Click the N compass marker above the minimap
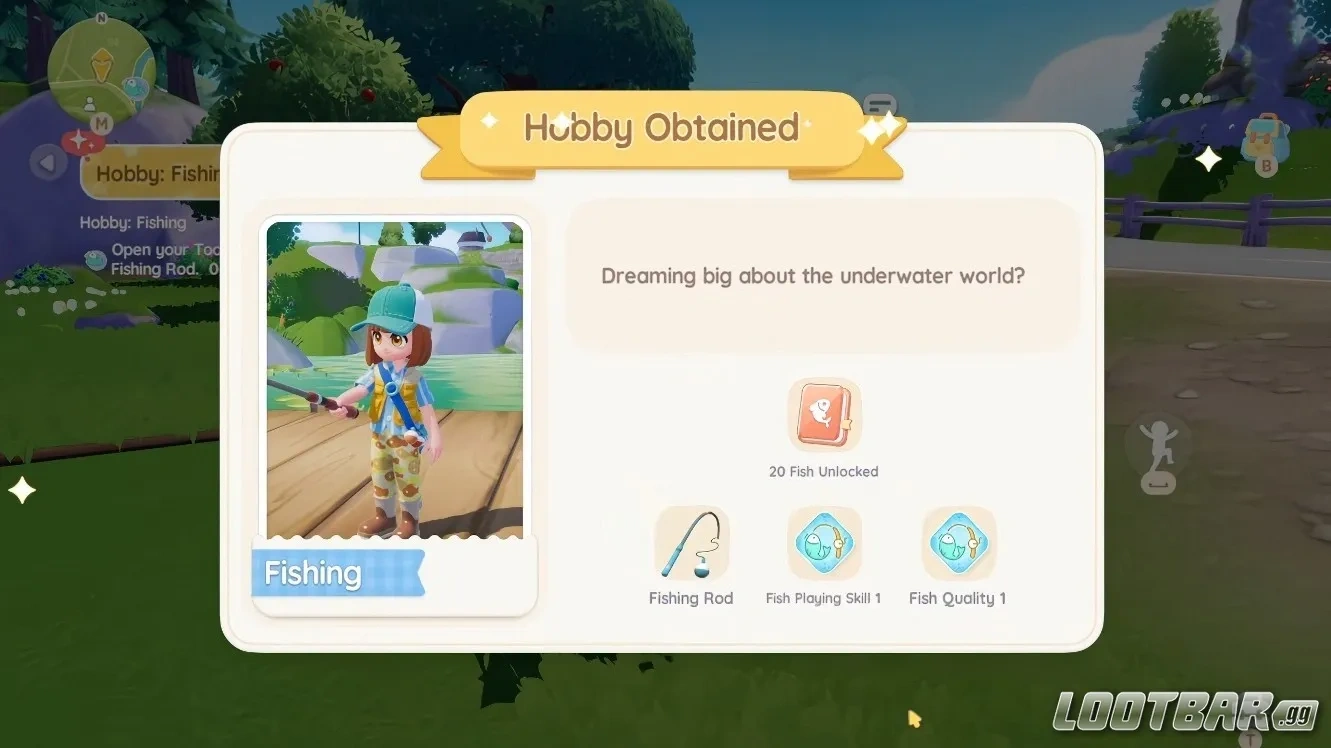The height and width of the screenshot is (748, 1331). point(101,18)
